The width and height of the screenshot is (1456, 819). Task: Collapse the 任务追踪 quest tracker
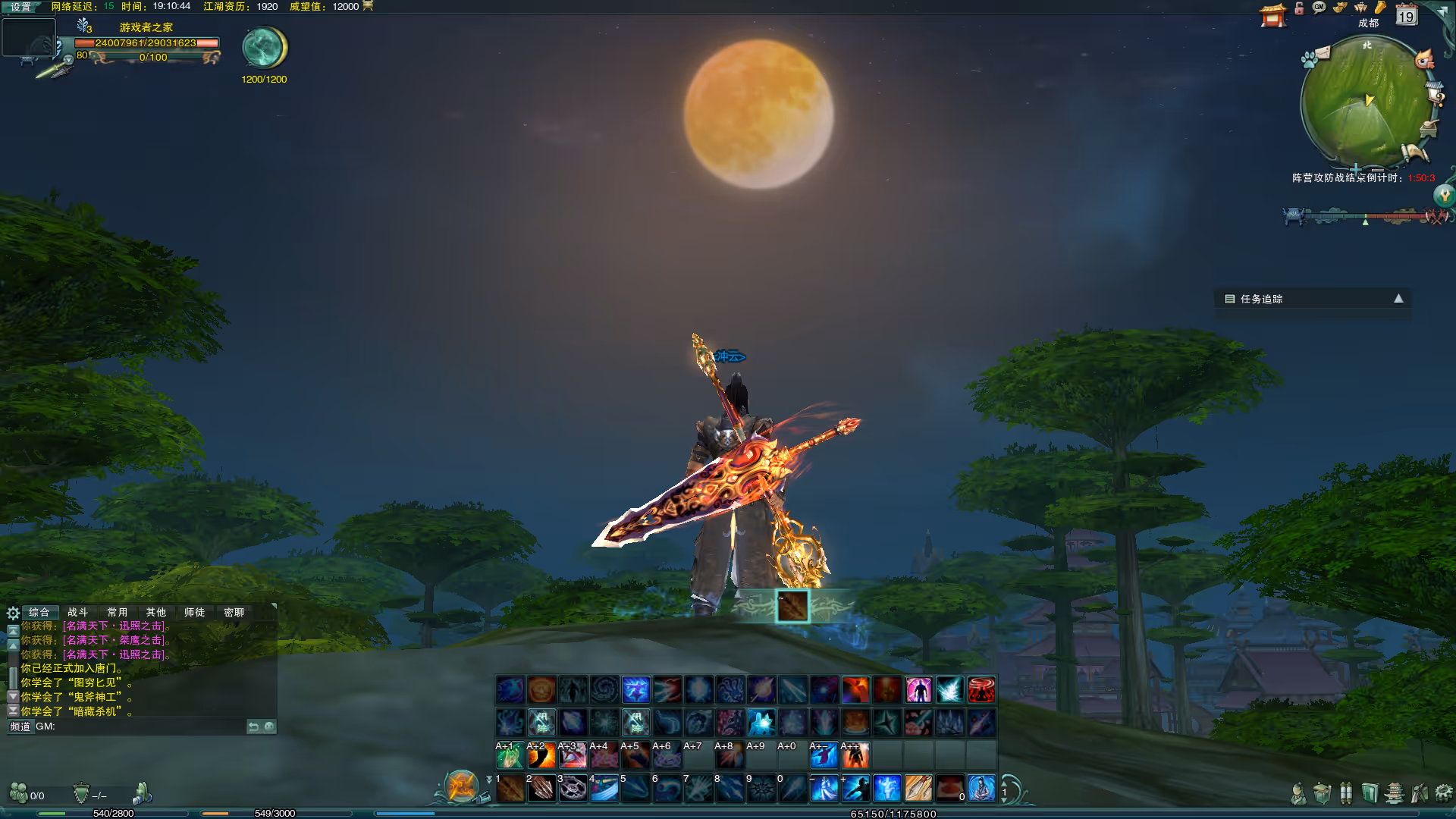(x=1398, y=299)
